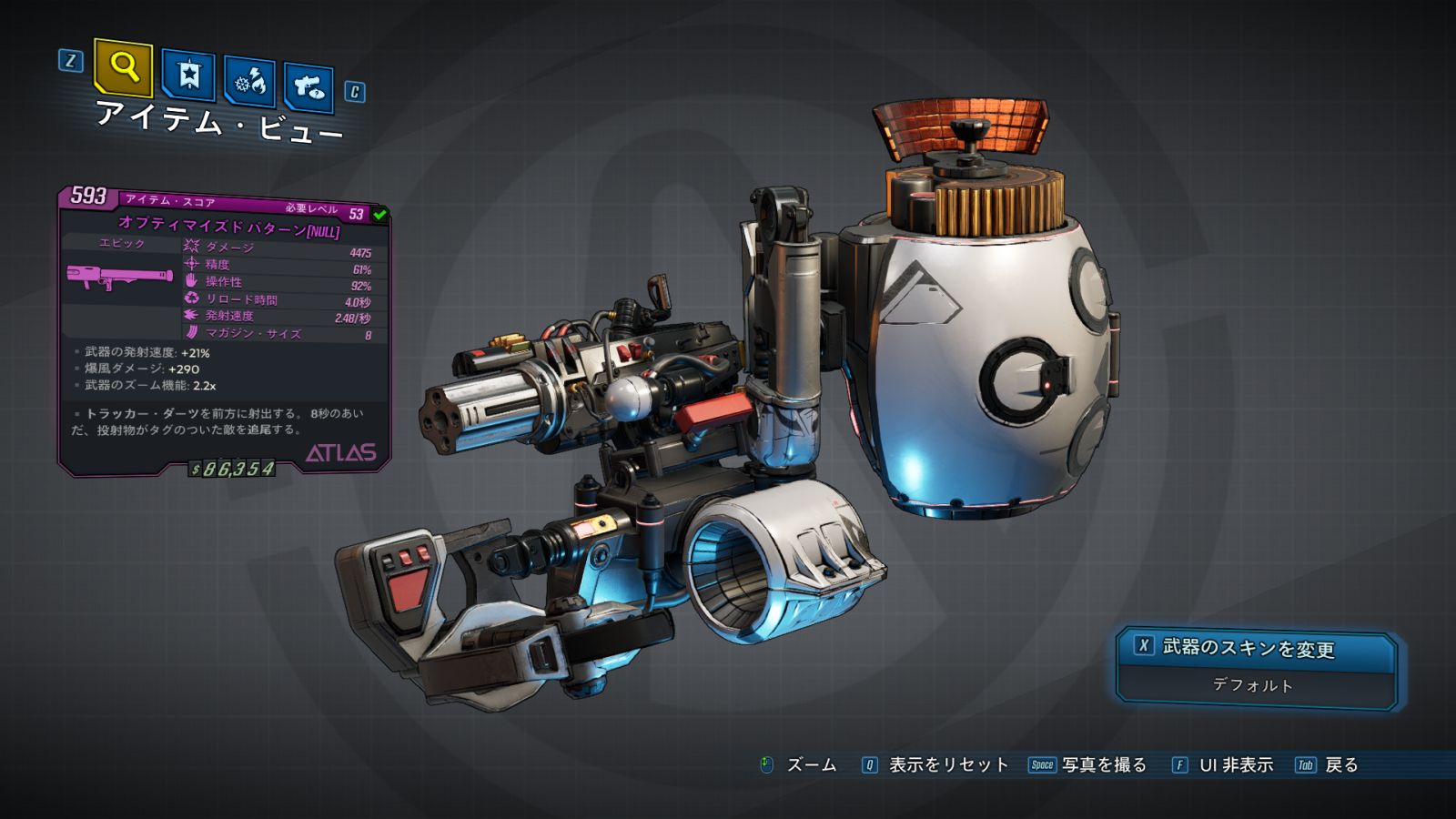The height and width of the screenshot is (819, 1456).
Task: Select the magnifying glass Item View tab
Action: tap(124, 67)
